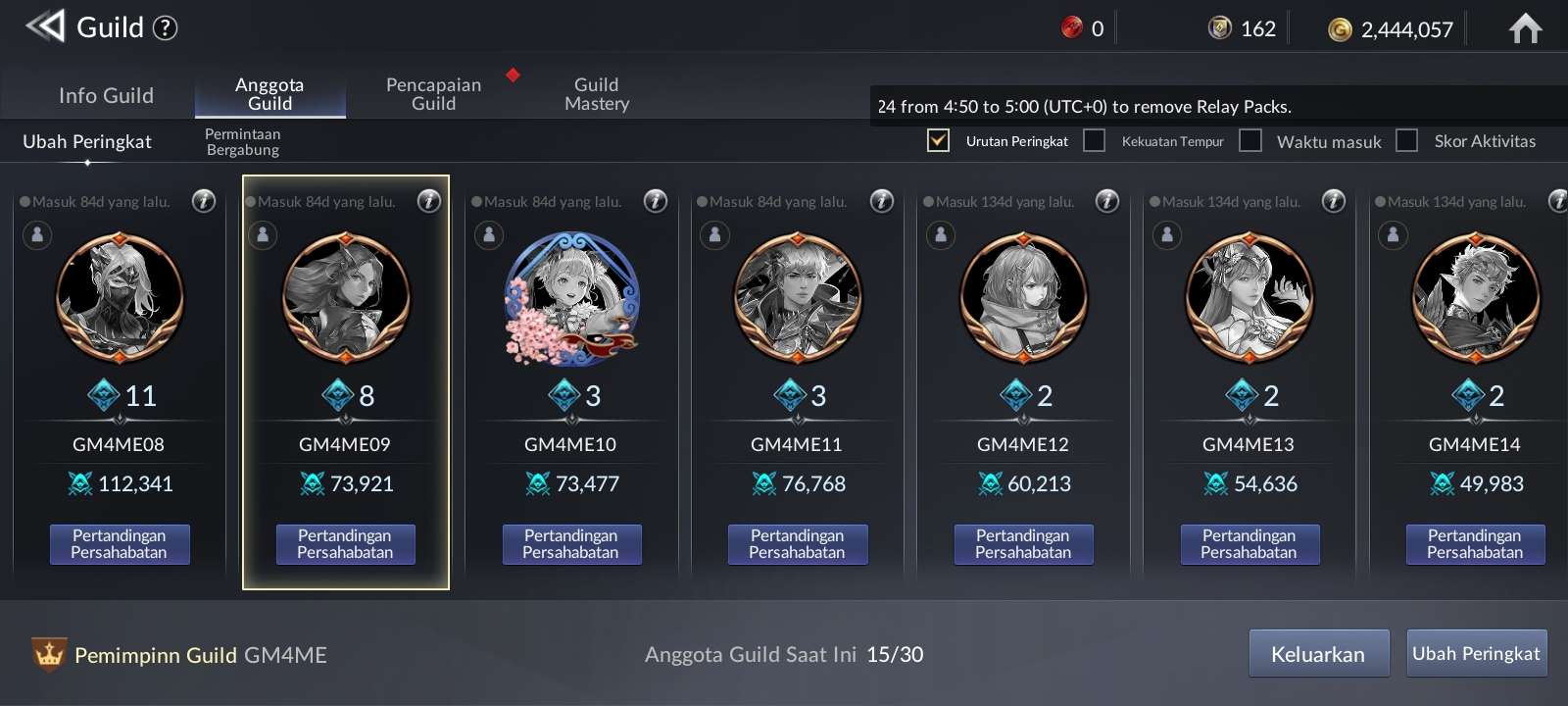
Task: Switch to the Guild Mastery tab
Action: pos(596,94)
